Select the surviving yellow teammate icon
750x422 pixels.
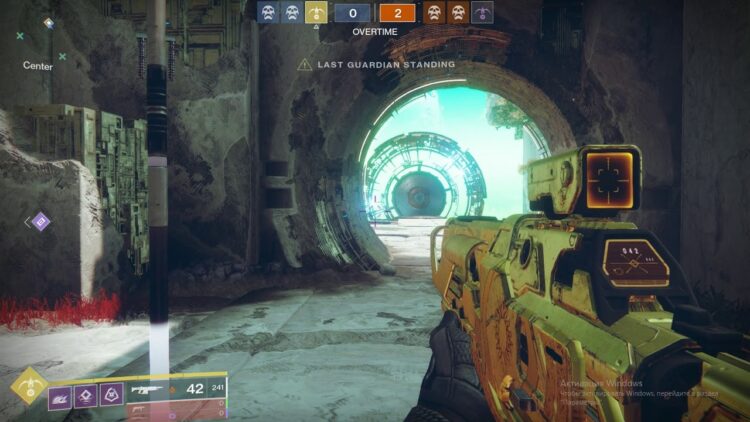pos(316,13)
